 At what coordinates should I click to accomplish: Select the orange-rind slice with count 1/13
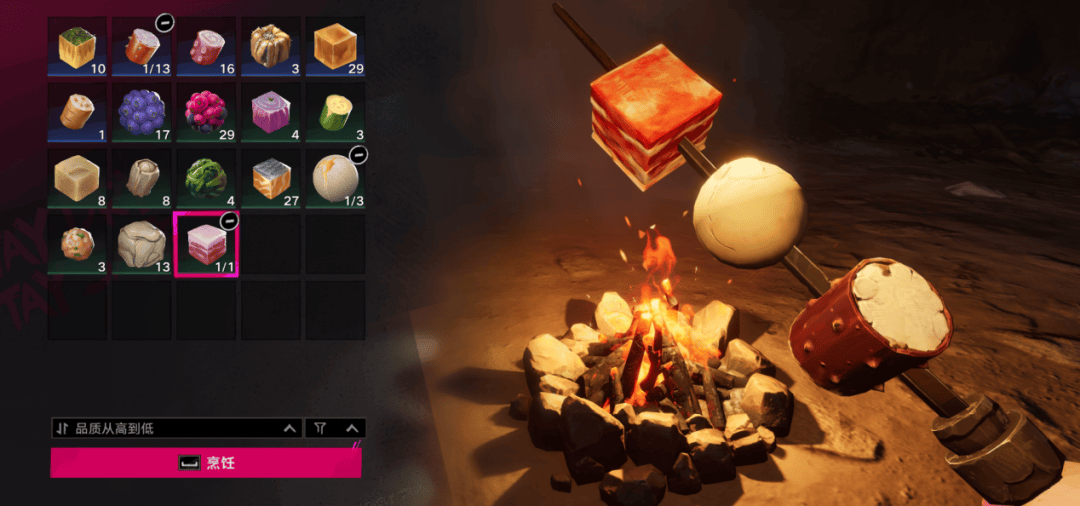(141, 46)
